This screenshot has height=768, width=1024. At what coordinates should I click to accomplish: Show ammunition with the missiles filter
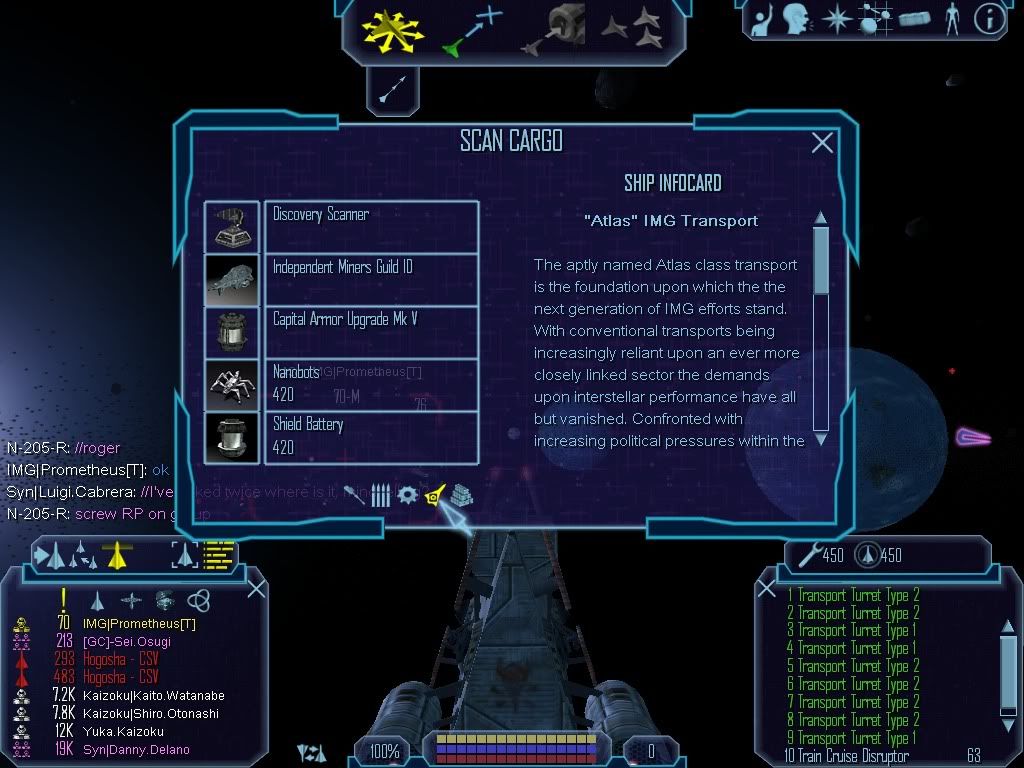click(x=381, y=495)
